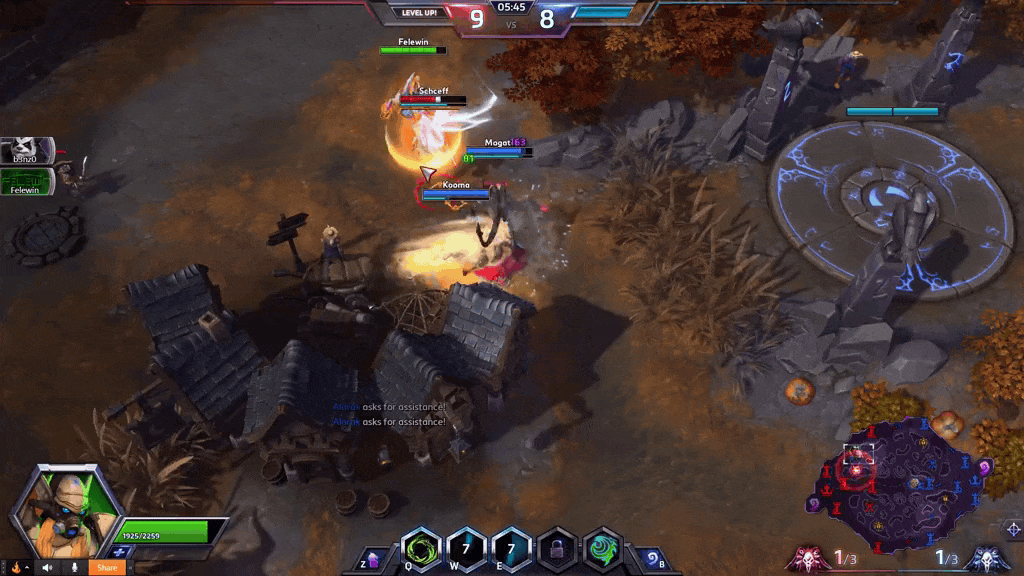Toggle the overlay speaker volume icon
1024x576 pixels.
[x=47, y=567]
